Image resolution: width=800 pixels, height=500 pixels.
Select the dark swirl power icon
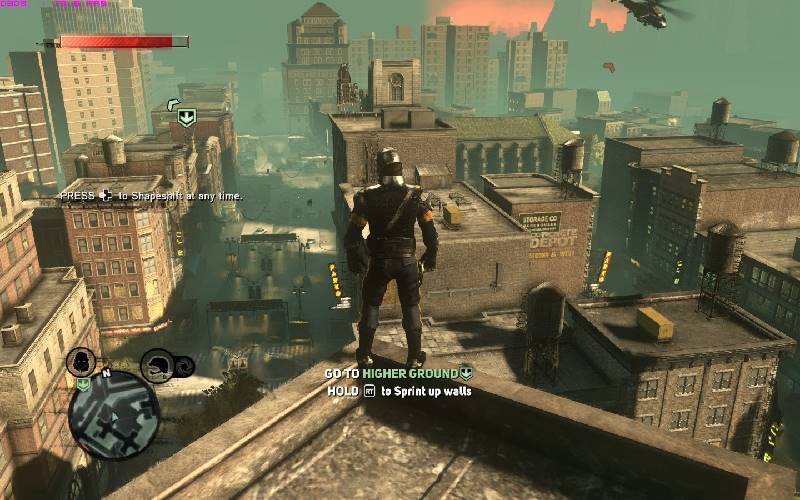pyautogui.click(x=187, y=367)
